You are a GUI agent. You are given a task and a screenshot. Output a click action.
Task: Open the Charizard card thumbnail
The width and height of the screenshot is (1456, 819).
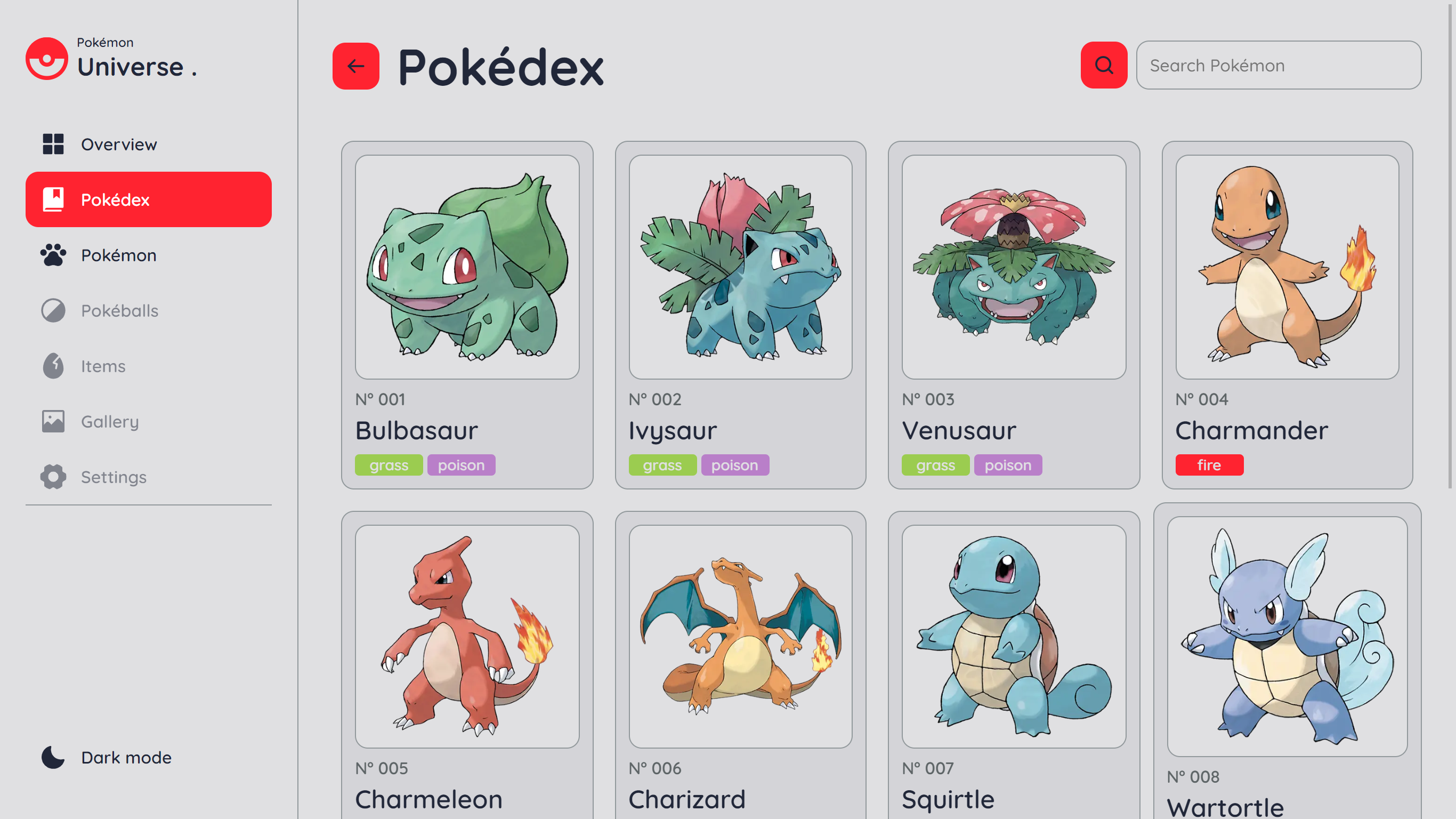pyautogui.click(x=740, y=633)
